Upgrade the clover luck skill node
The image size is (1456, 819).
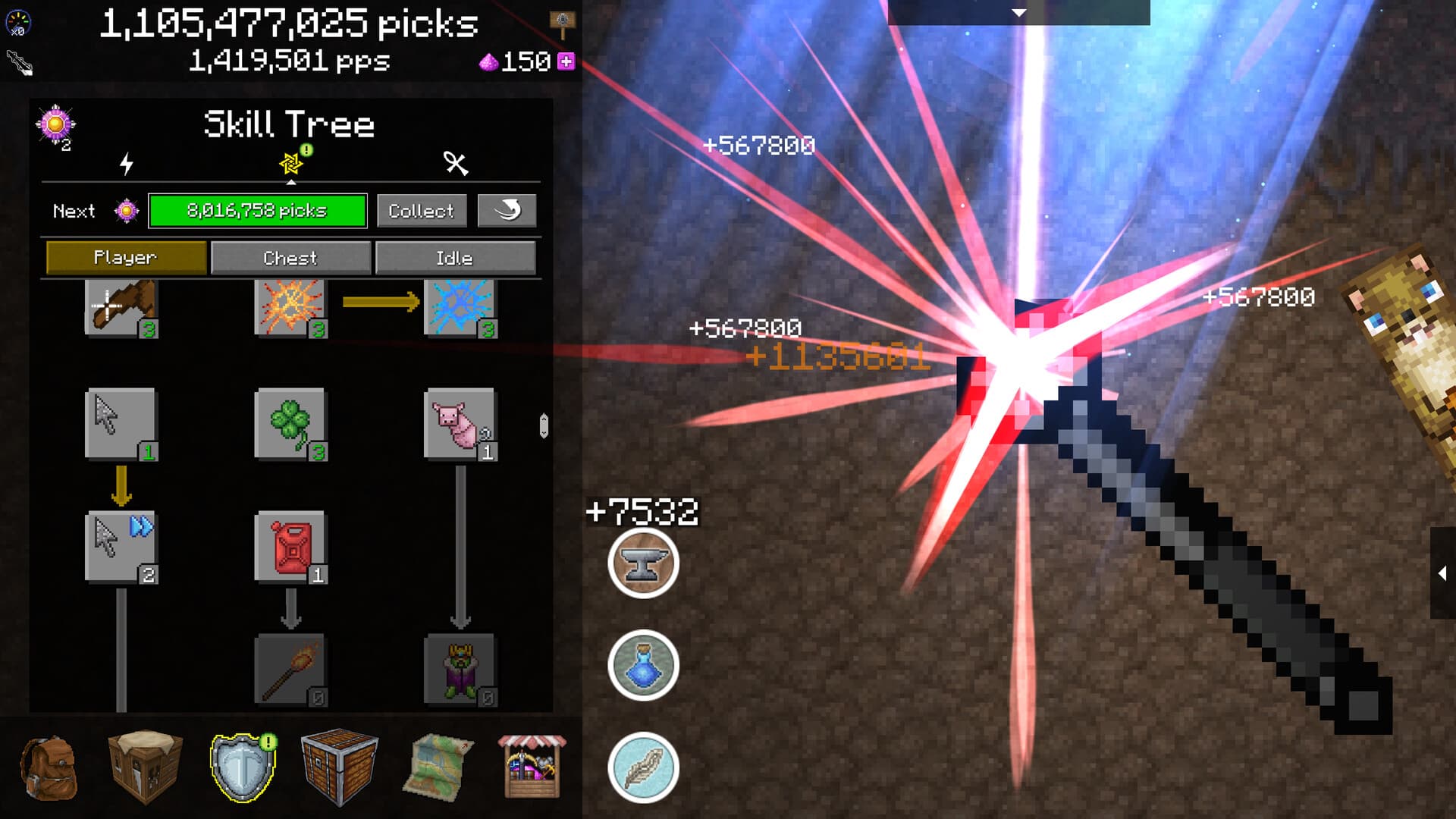coord(290,425)
